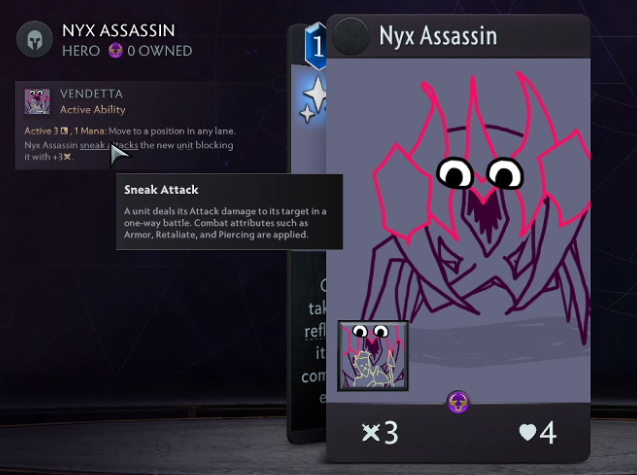This screenshot has width=637, height=475.
Task: Select the blue card behind Nyx Assassin
Action: coord(310,250)
